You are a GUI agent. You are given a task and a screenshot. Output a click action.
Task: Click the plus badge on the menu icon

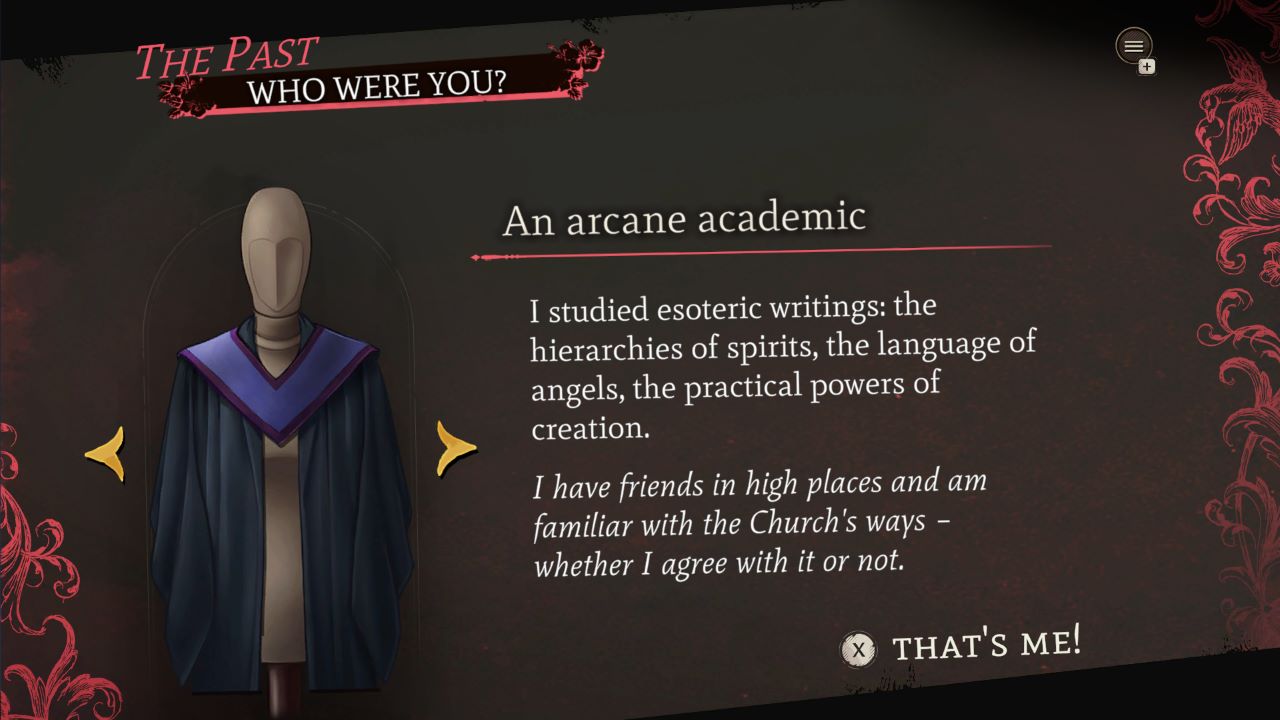click(1148, 66)
